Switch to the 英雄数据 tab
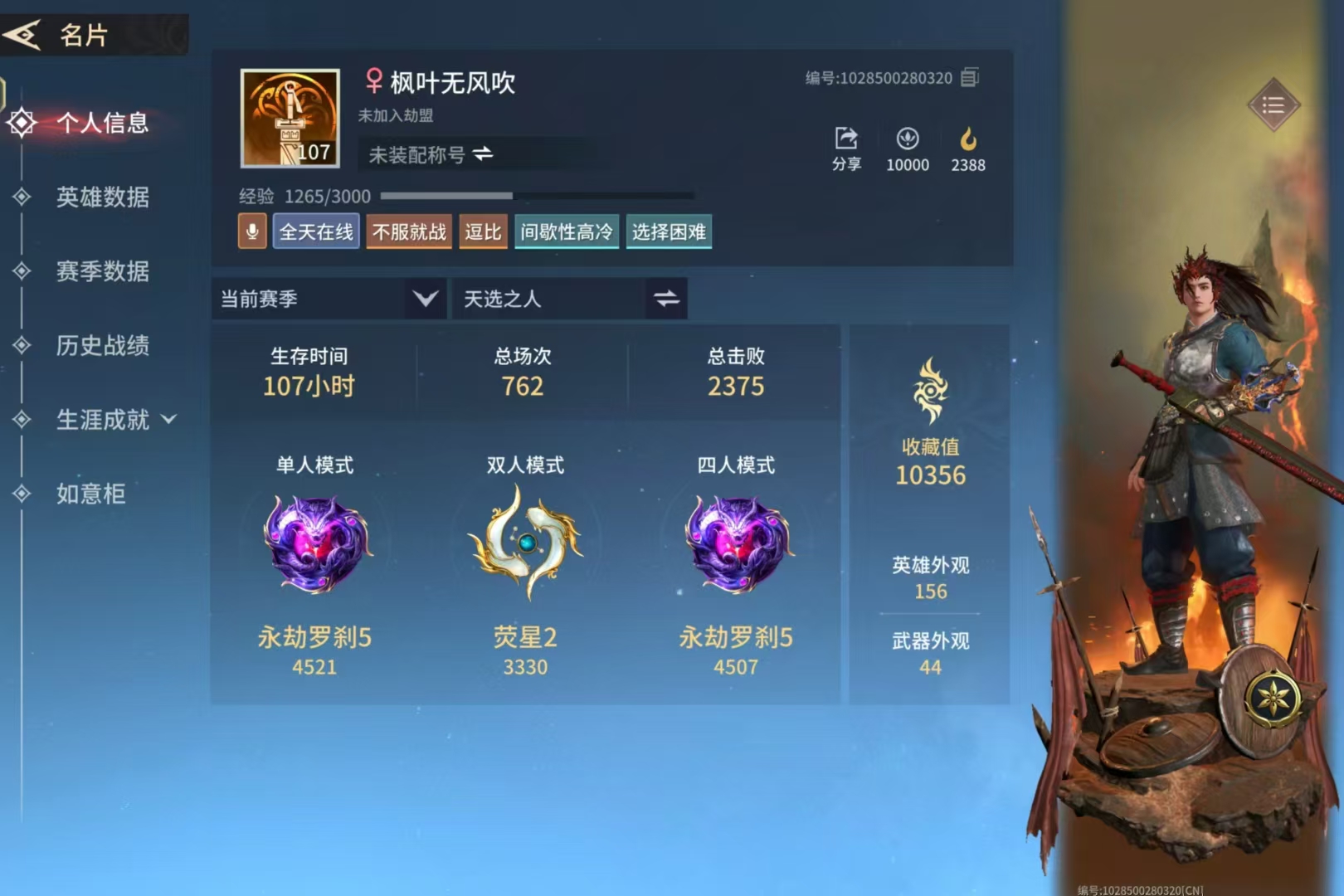1344x896 pixels. pyautogui.click(x=102, y=197)
